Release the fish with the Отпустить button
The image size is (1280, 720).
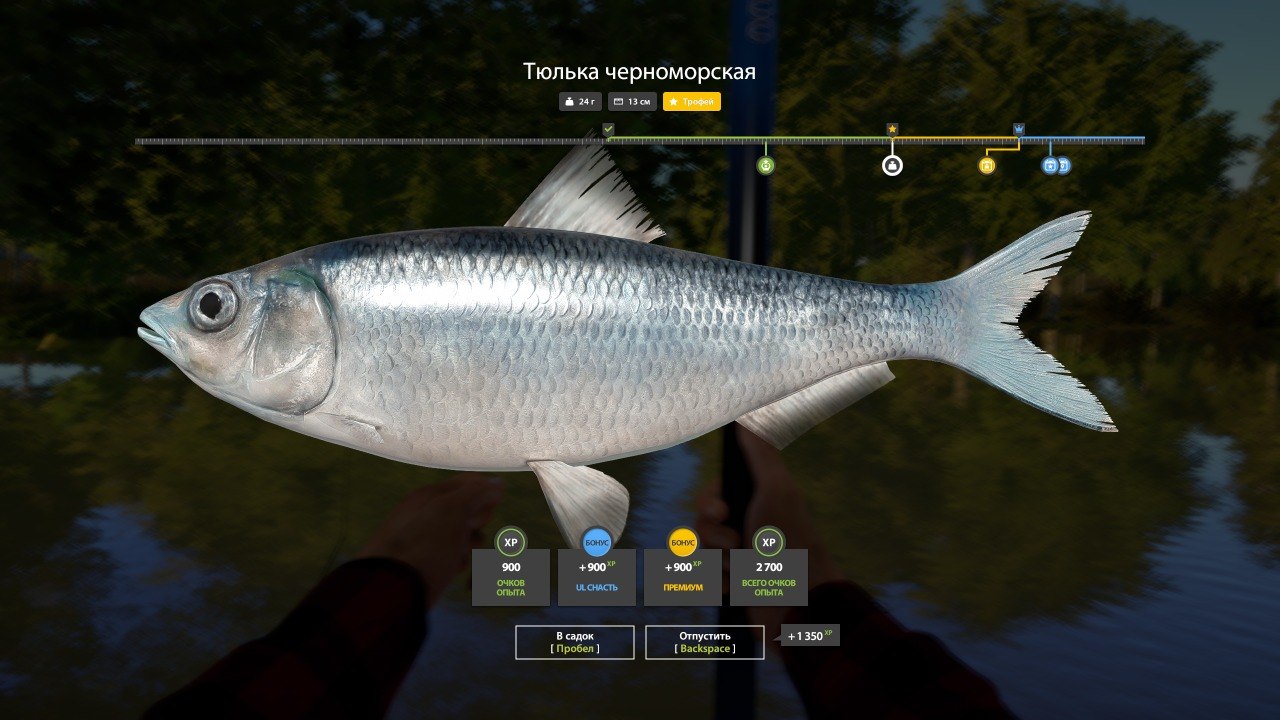(x=705, y=642)
